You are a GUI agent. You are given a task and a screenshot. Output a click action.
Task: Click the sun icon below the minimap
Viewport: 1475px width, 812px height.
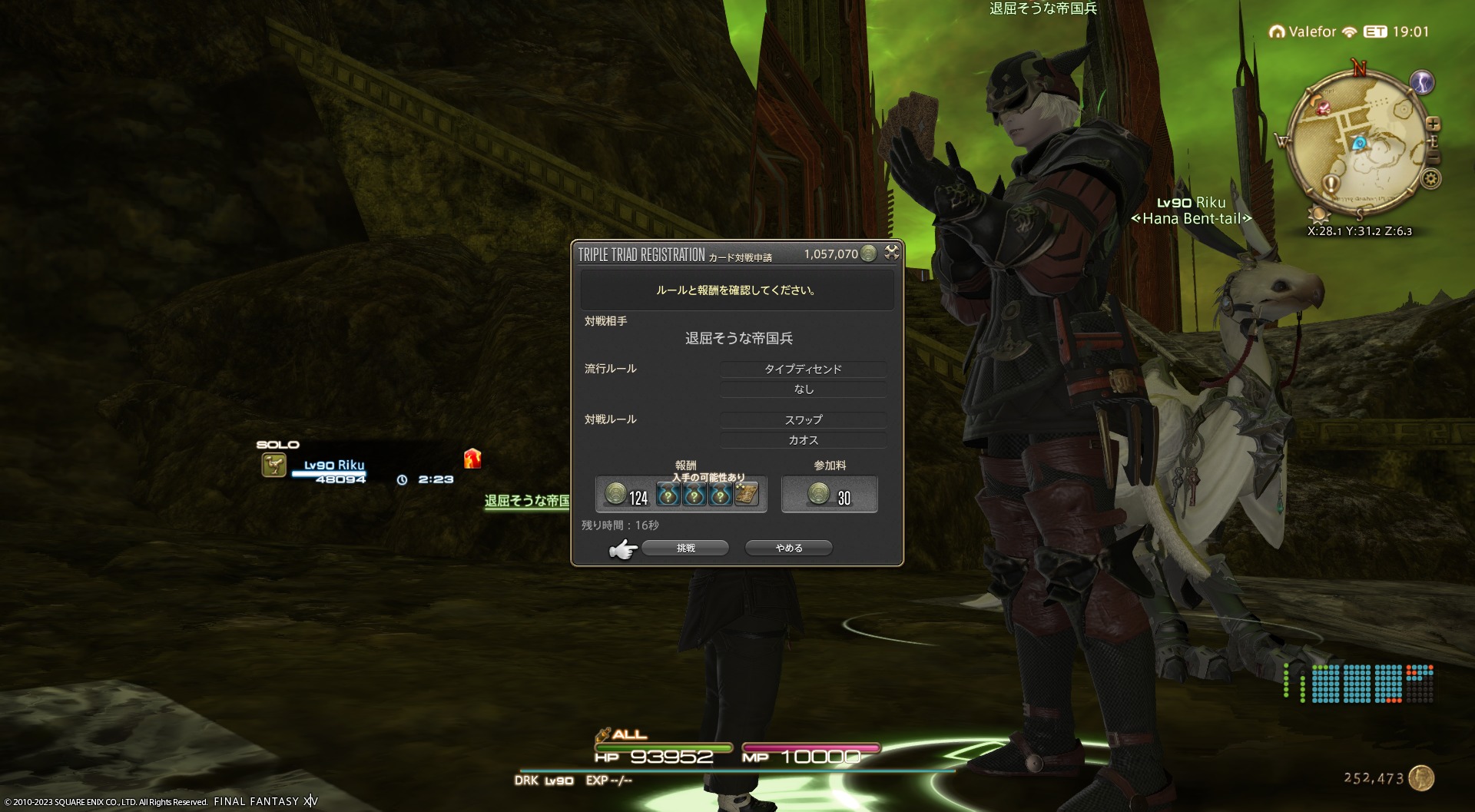(x=1318, y=213)
